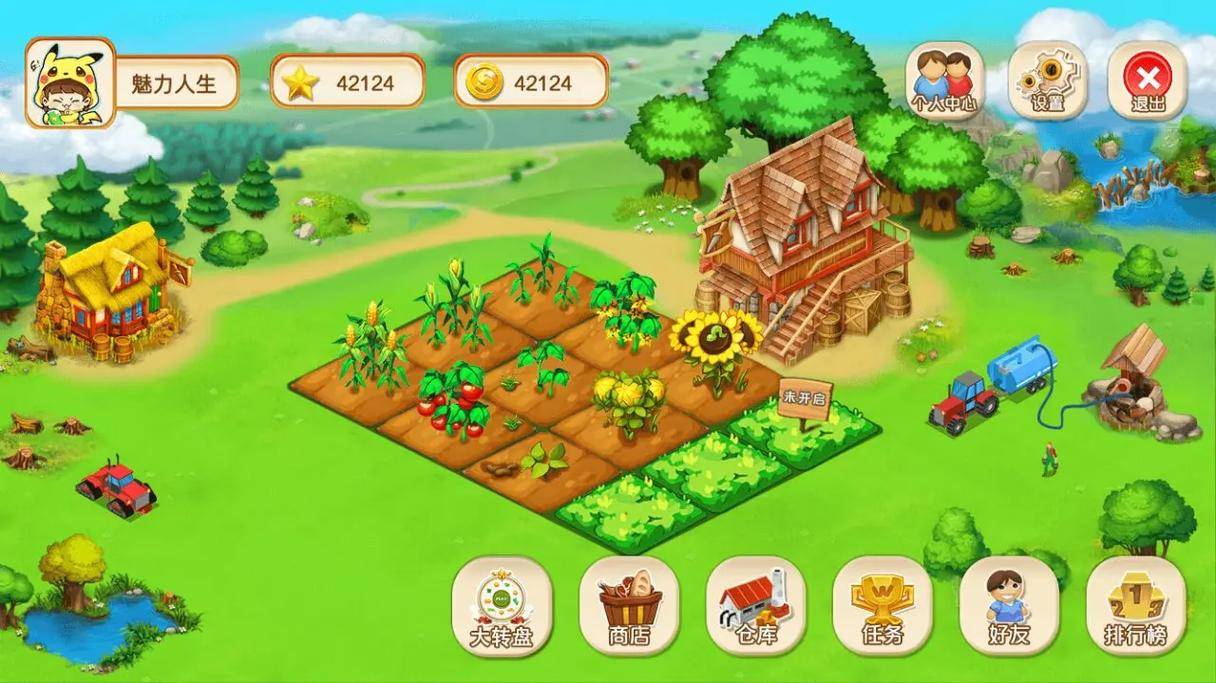This screenshot has width=1216, height=683.
Task: Open the 仓库 warehouse
Action: pos(756,606)
